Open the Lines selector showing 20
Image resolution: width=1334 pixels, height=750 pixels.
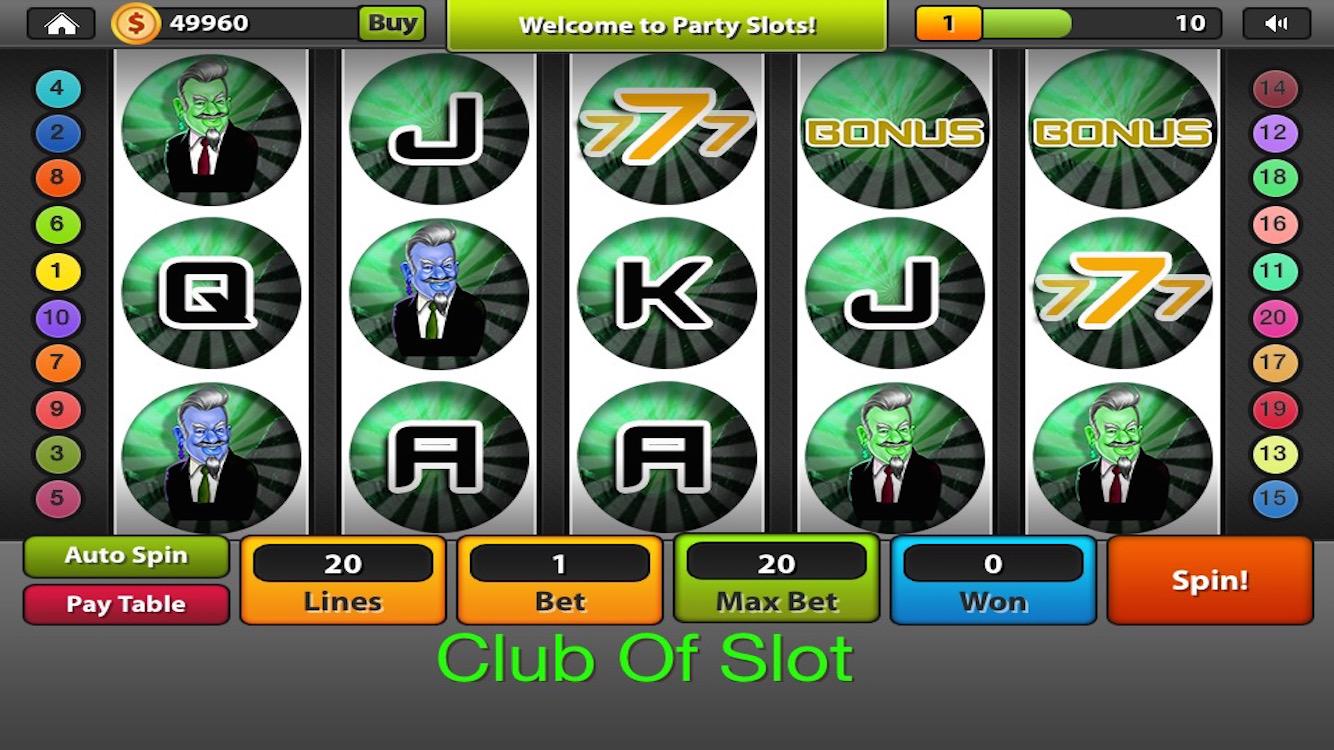342,580
